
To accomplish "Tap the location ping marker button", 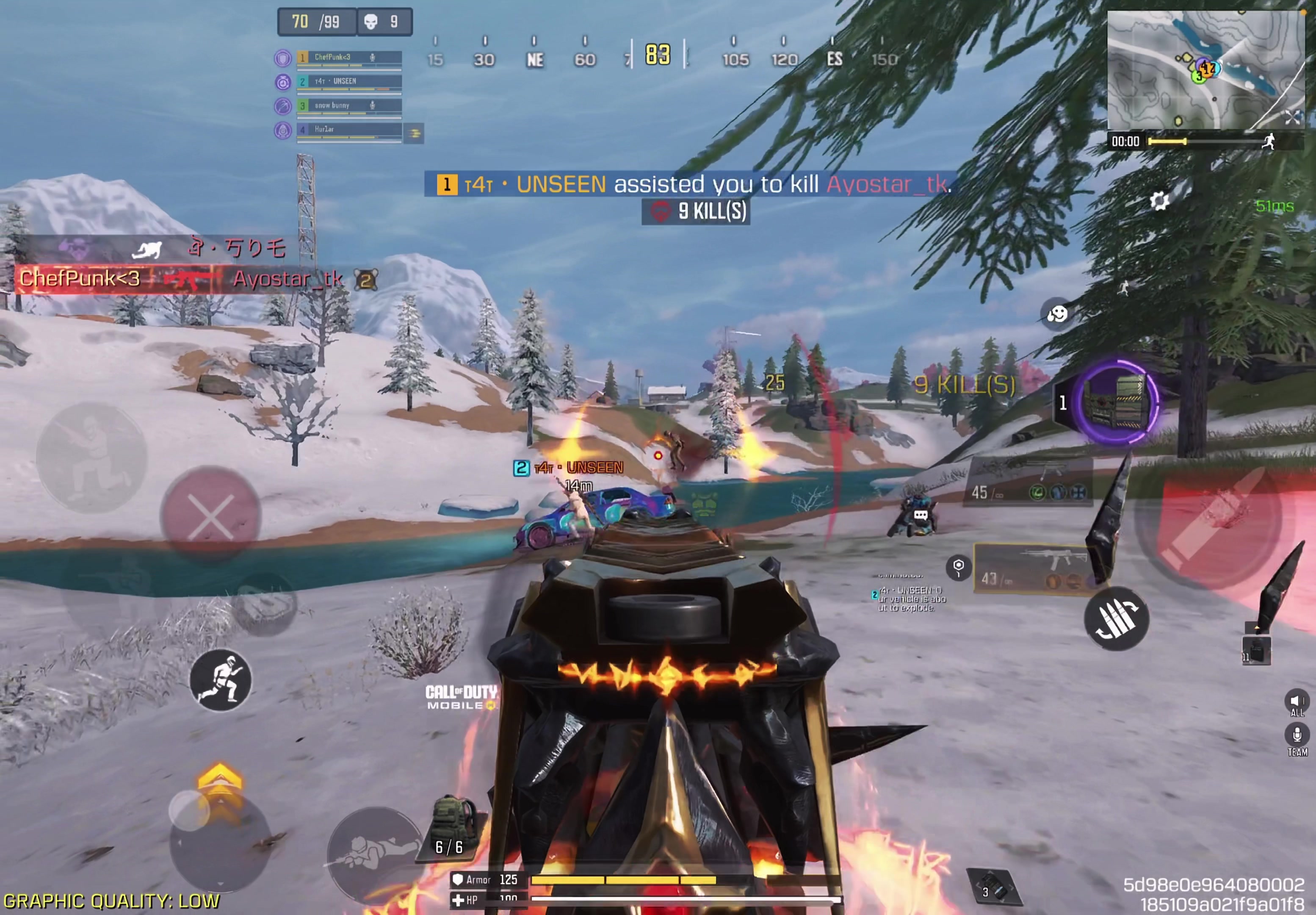I will (x=958, y=567).
